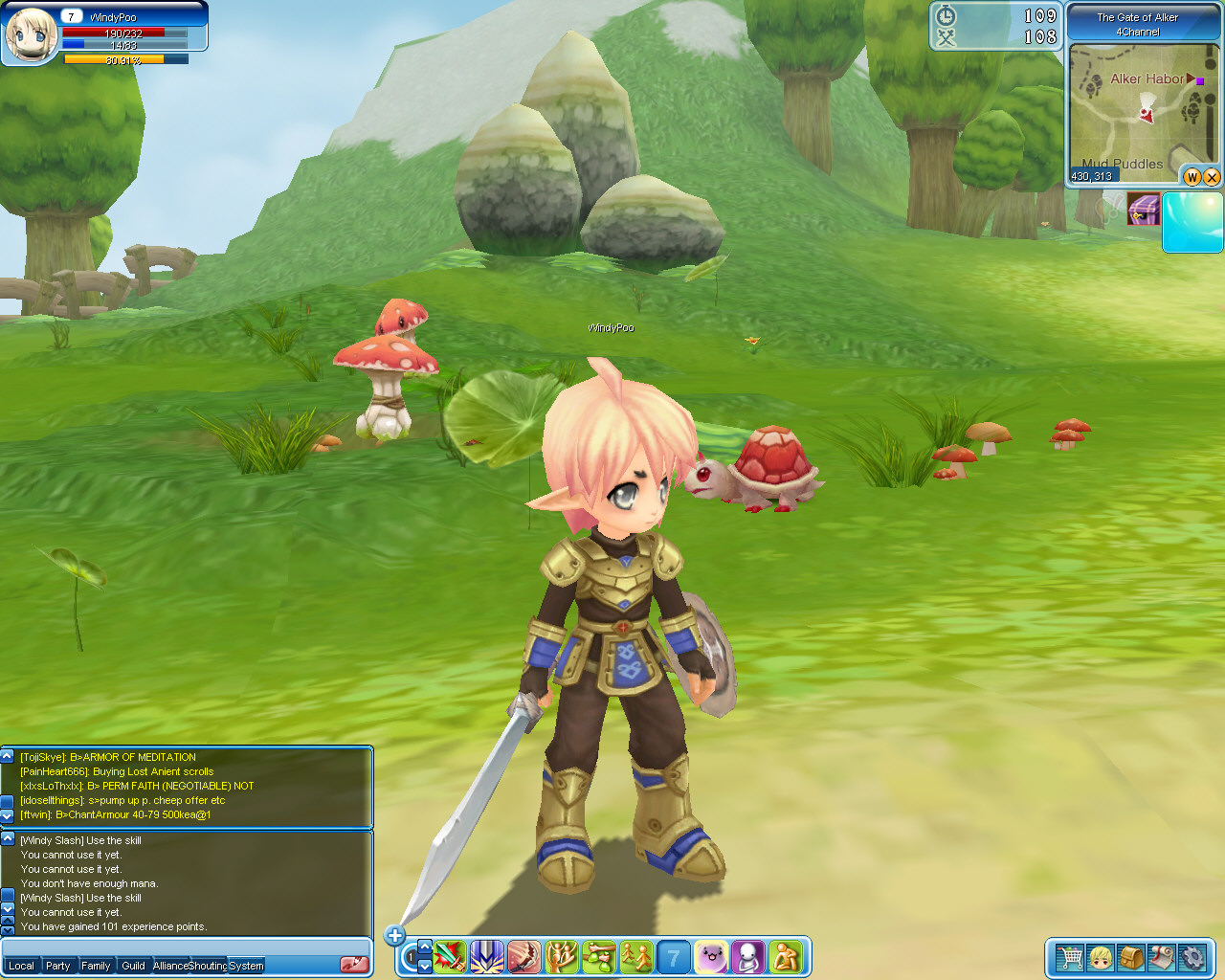Switch to the Guild chat tab
The width and height of the screenshot is (1225, 980).
[133, 966]
